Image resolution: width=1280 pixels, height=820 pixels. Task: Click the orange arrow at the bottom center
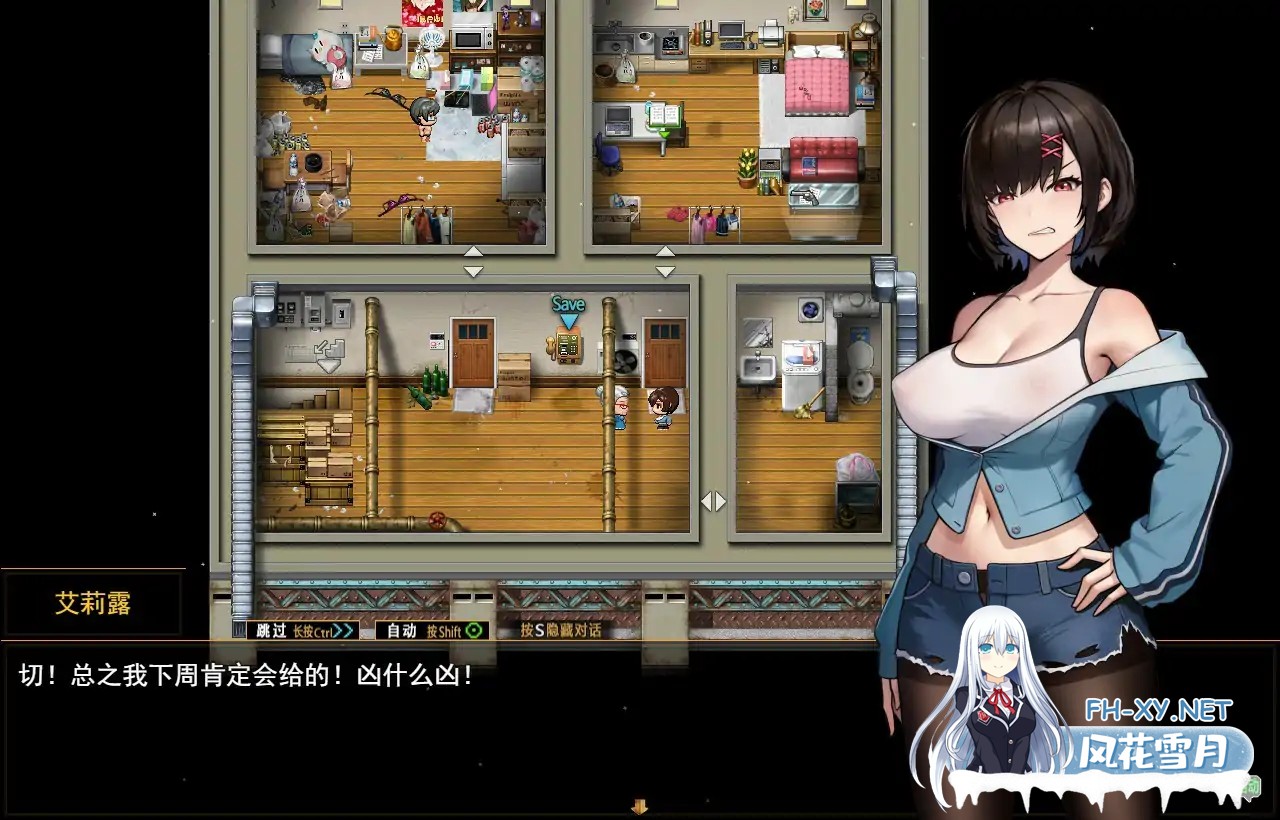click(639, 806)
